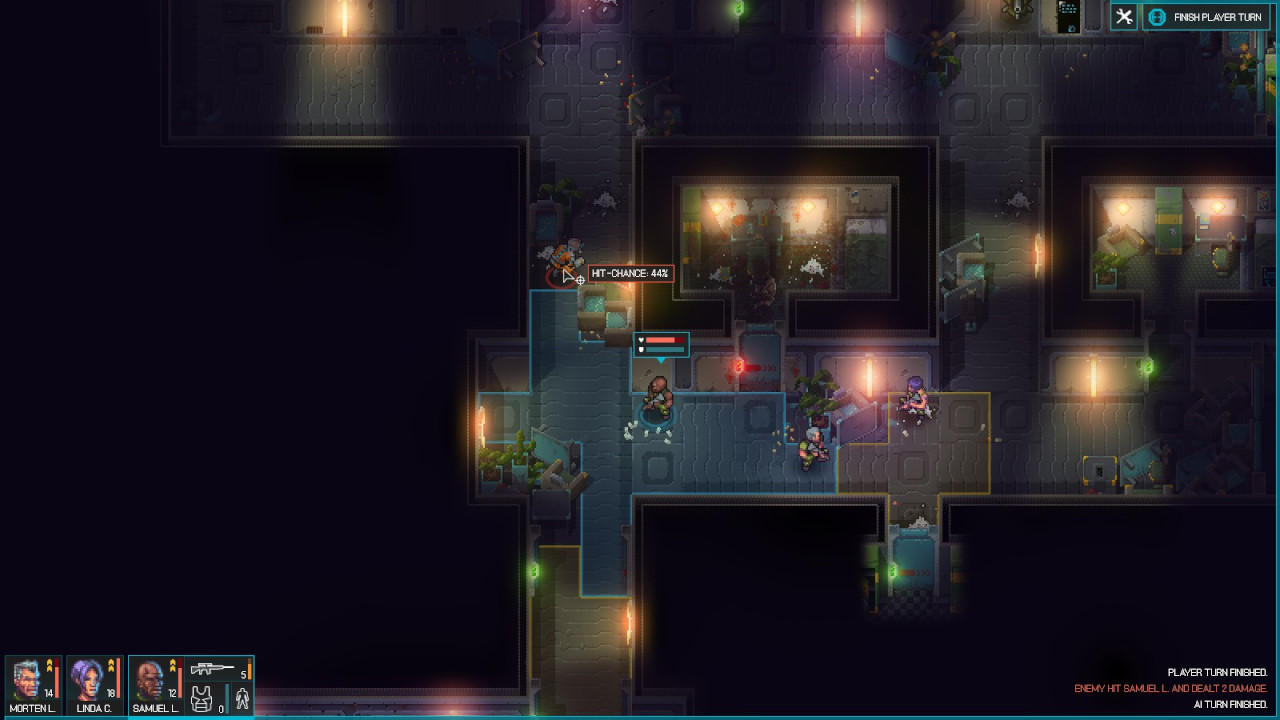Click the Finish Player Turn button
Viewport: 1280px width, 720px height.
click(1208, 17)
